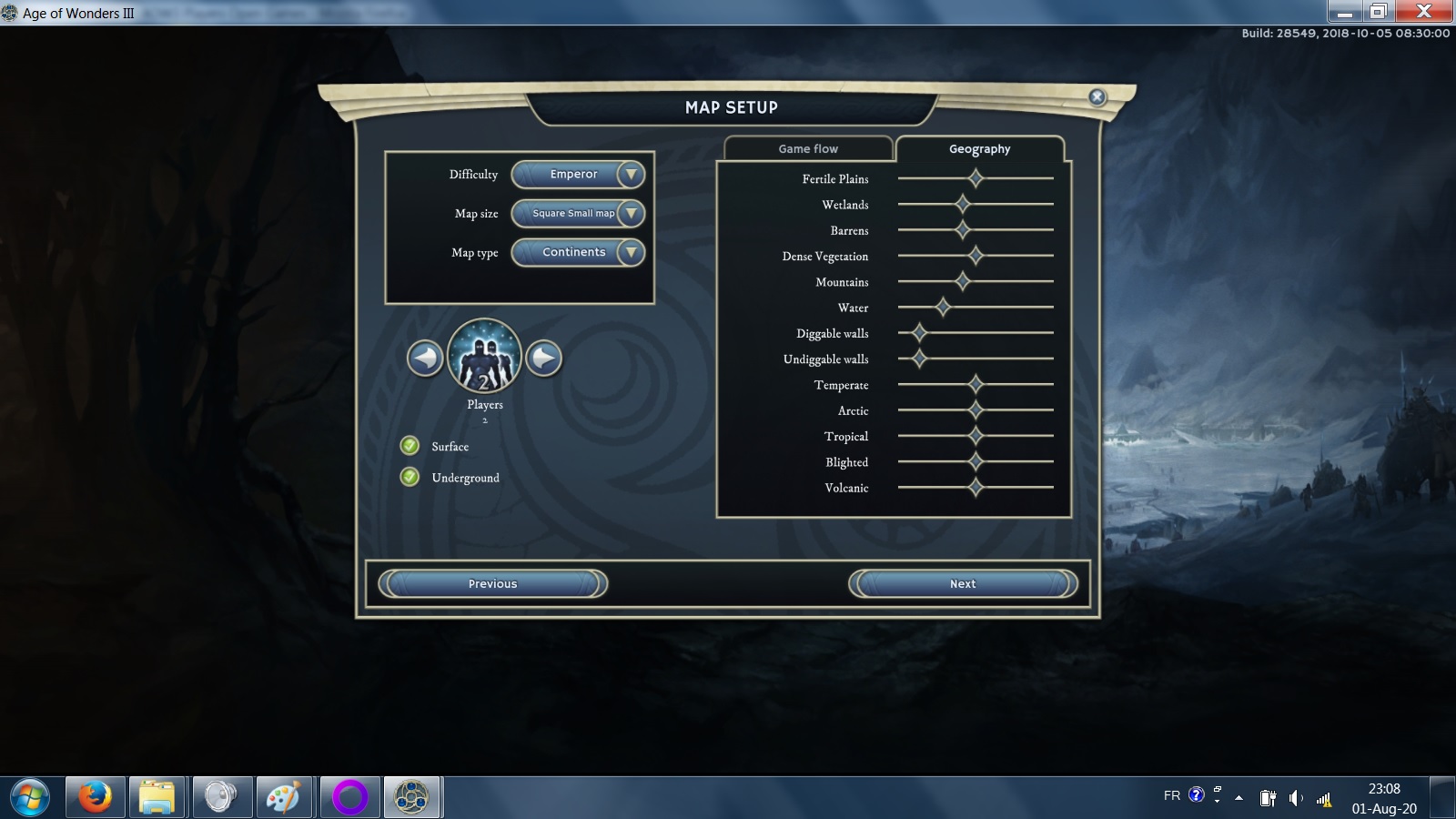This screenshot has width=1456, height=819.
Task: Click the Fertile Plains slider handle
Action: pyautogui.click(x=976, y=178)
